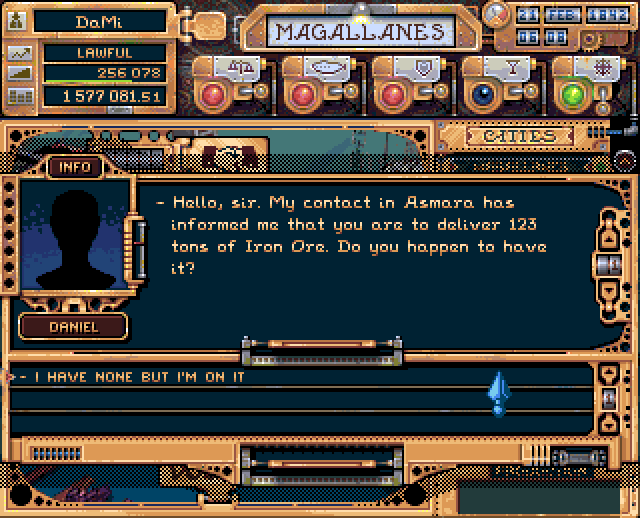Open the grid table icon on the left
640x518 pixels.
[x=19, y=97]
